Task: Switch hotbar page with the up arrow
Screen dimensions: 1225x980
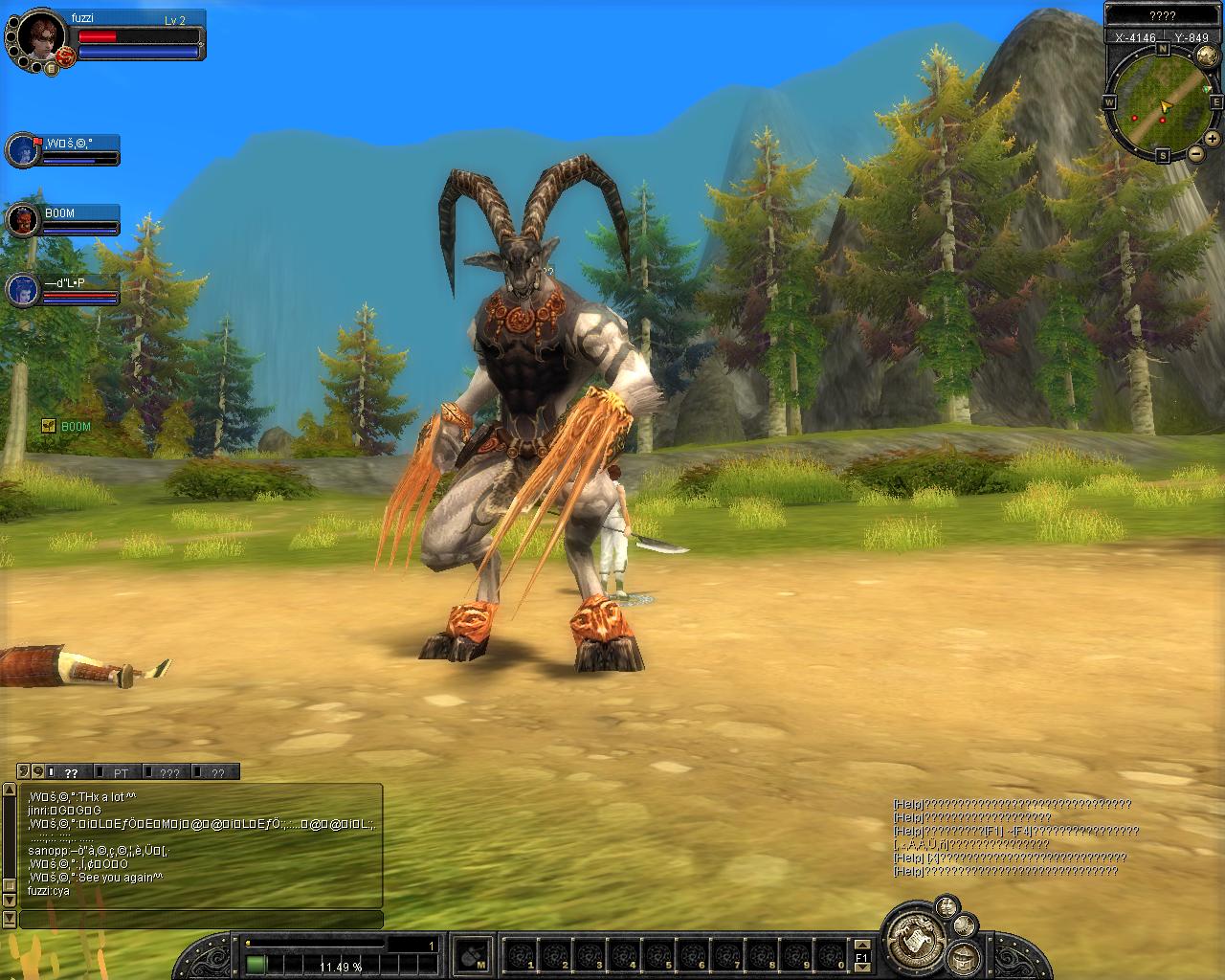Action: pos(861,942)
